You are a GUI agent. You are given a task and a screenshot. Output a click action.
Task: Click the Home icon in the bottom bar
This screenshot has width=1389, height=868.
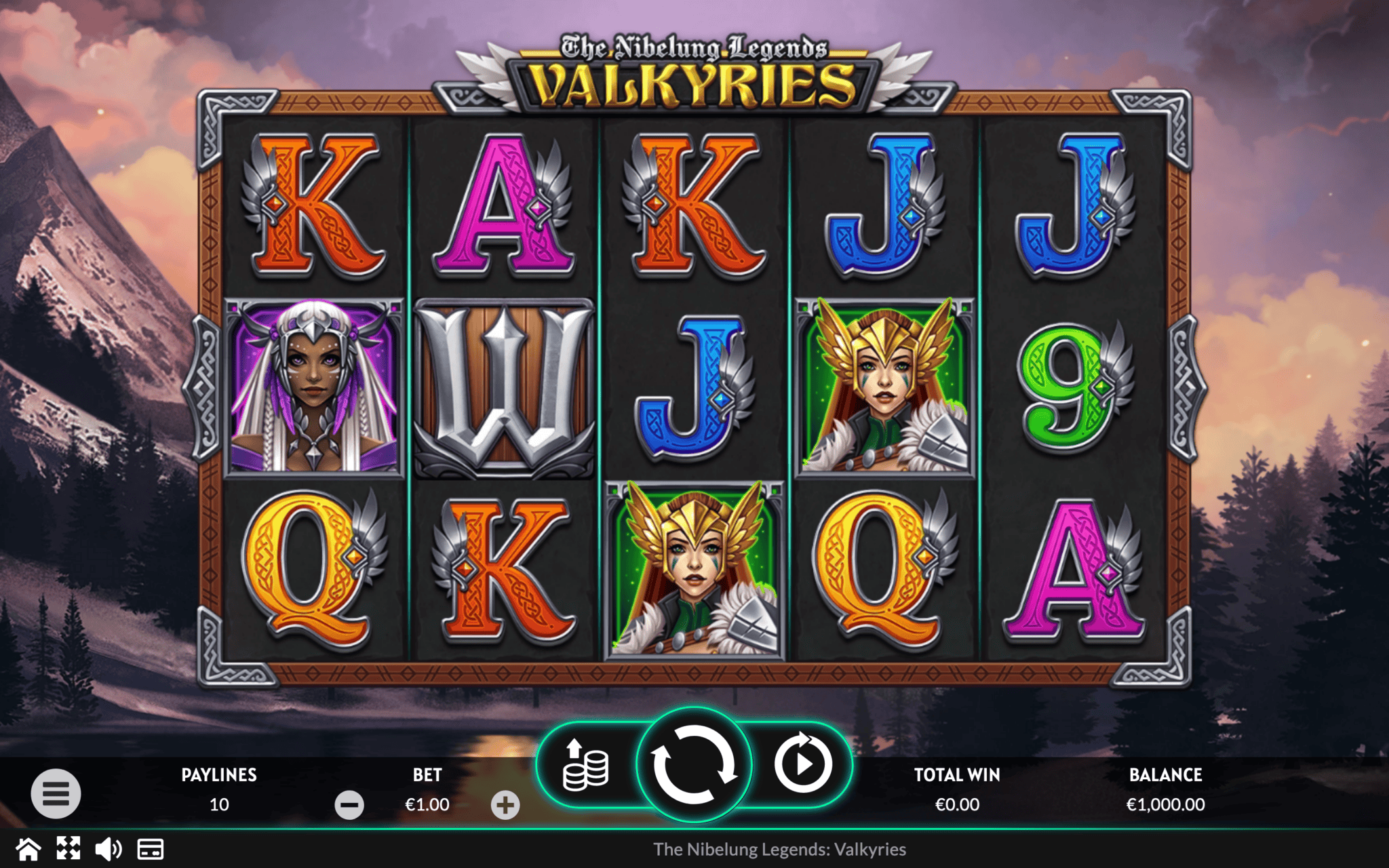[27, 848]
